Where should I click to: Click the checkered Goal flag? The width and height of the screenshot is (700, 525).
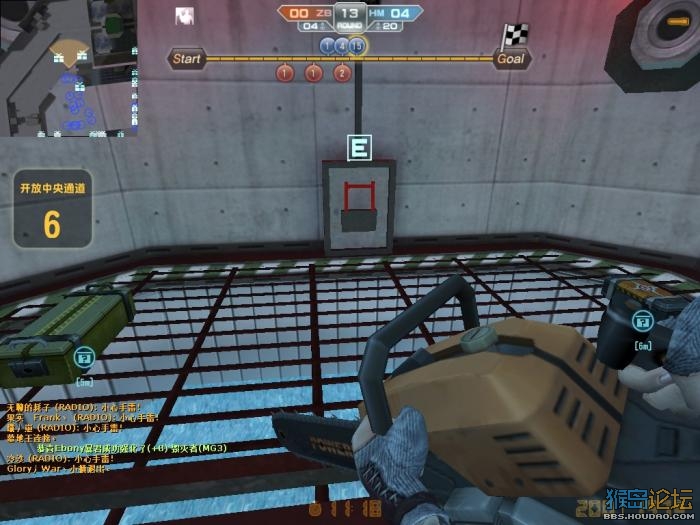coord(513,37)
